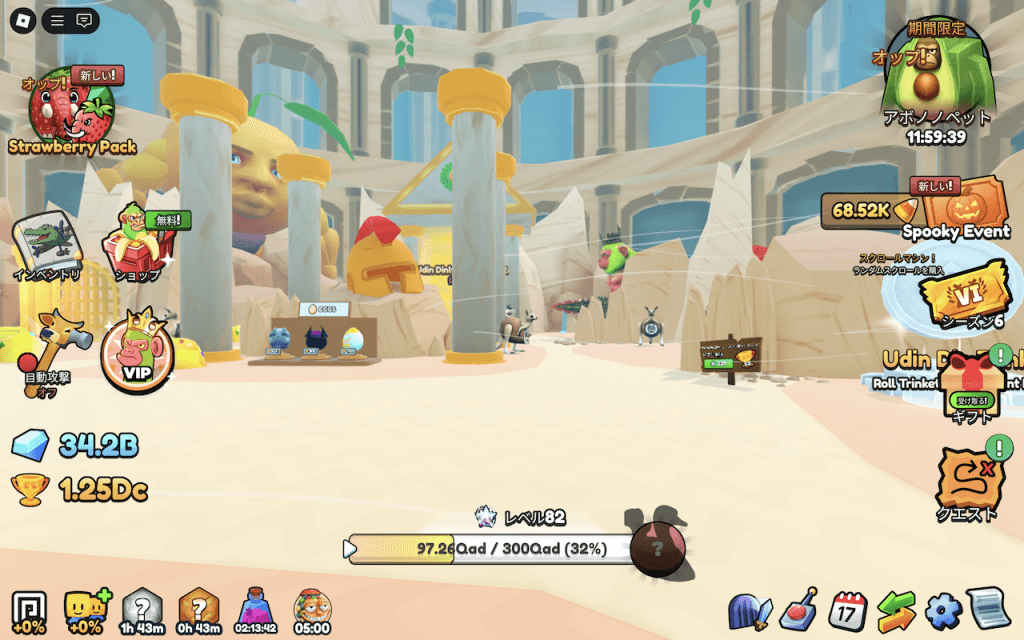This screenshot has height=640, width=1024.
Task: Open the shop (ショップ)
Action: click(x=138, y=243)
